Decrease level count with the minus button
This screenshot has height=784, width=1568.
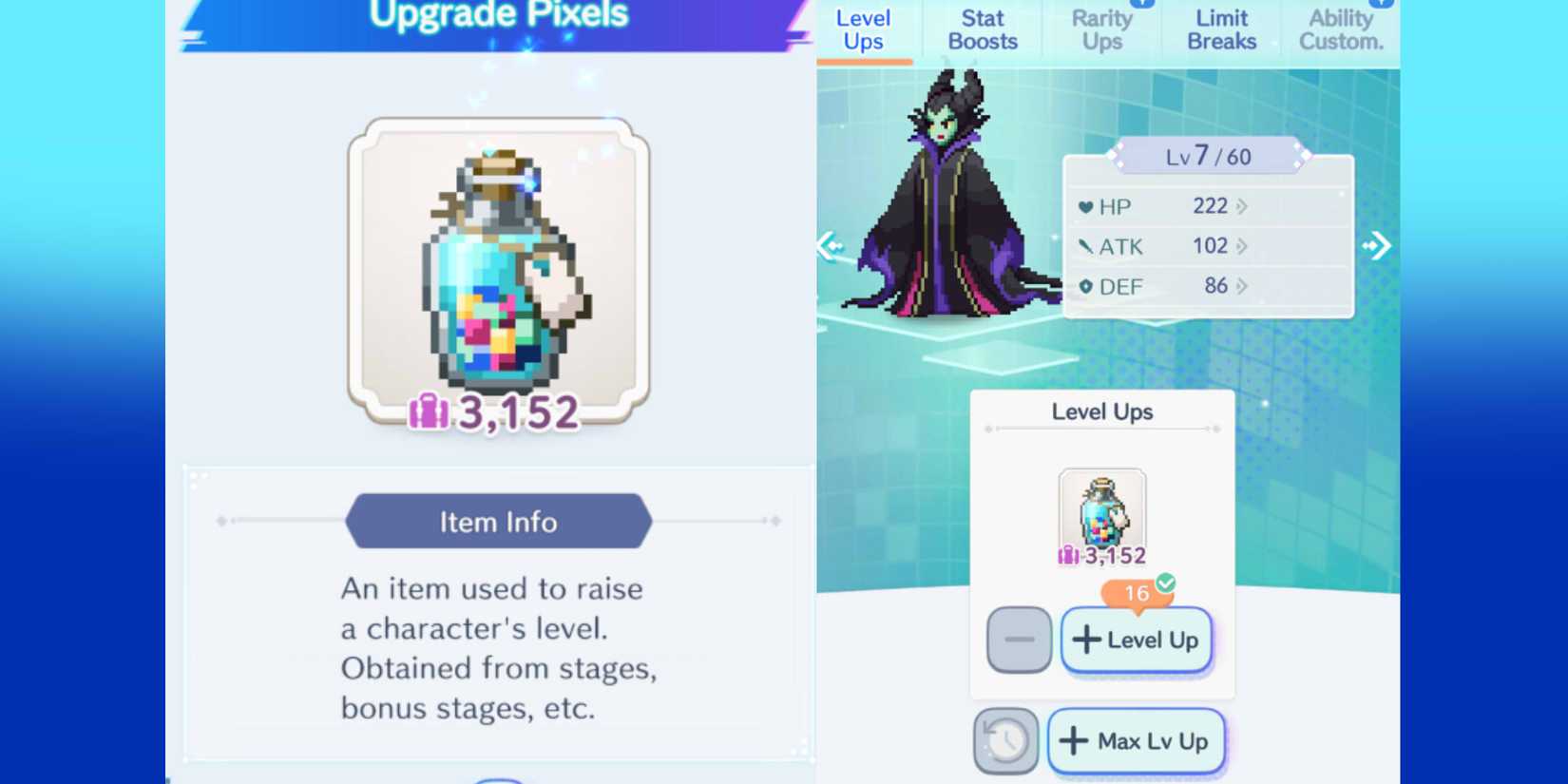point(1020,640)
